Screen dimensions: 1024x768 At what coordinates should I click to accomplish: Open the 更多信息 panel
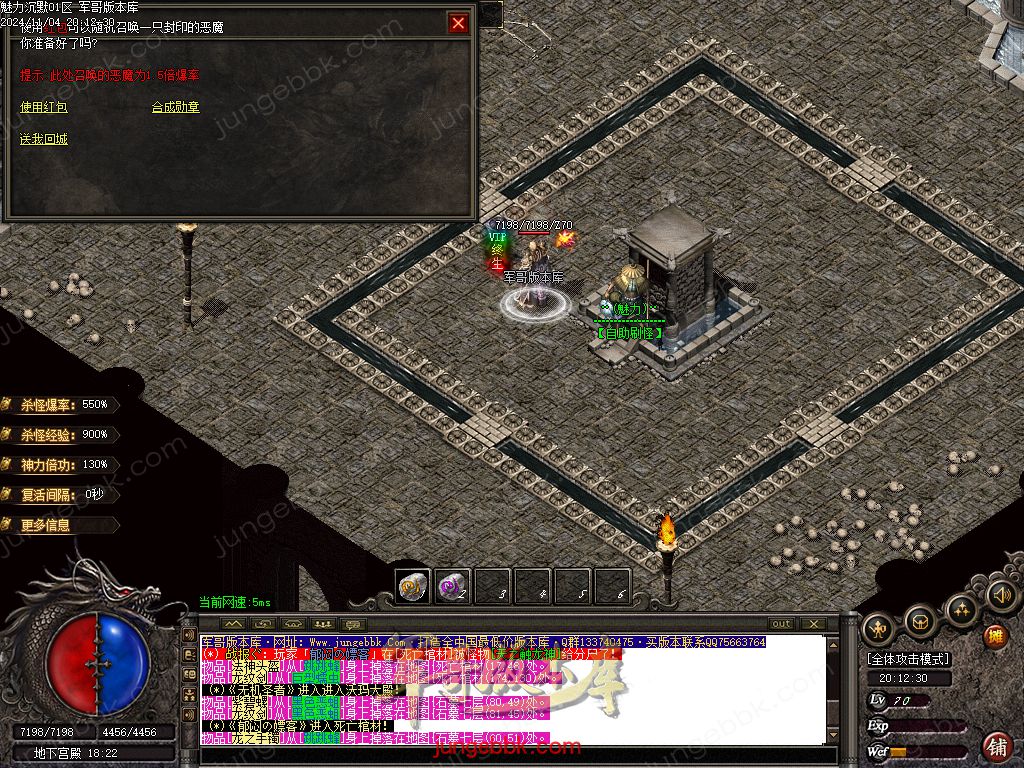point(47,525)
